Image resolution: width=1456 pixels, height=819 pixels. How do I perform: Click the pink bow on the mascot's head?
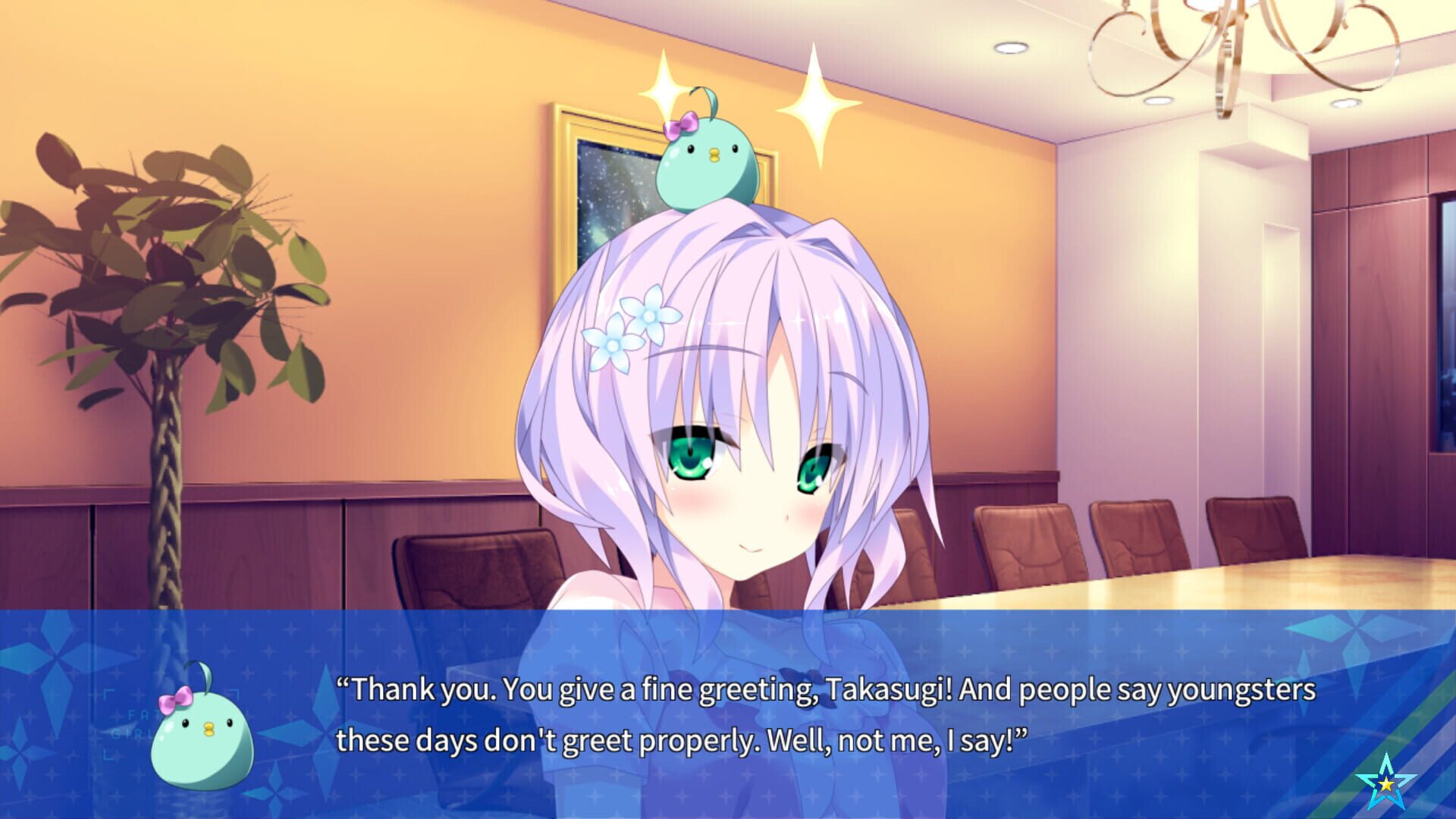176,701
